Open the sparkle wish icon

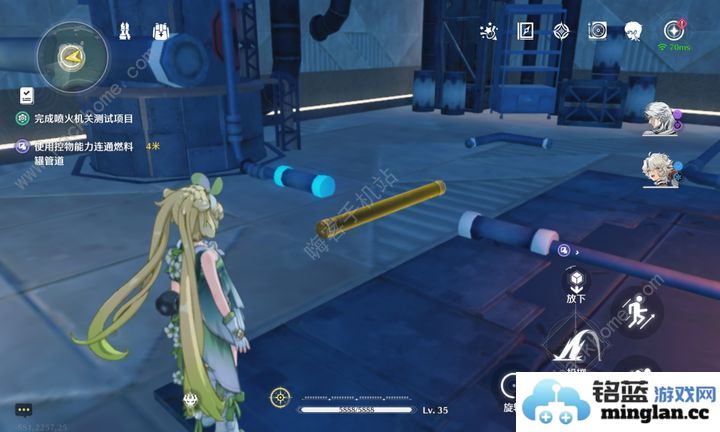(x=489, y=31)
